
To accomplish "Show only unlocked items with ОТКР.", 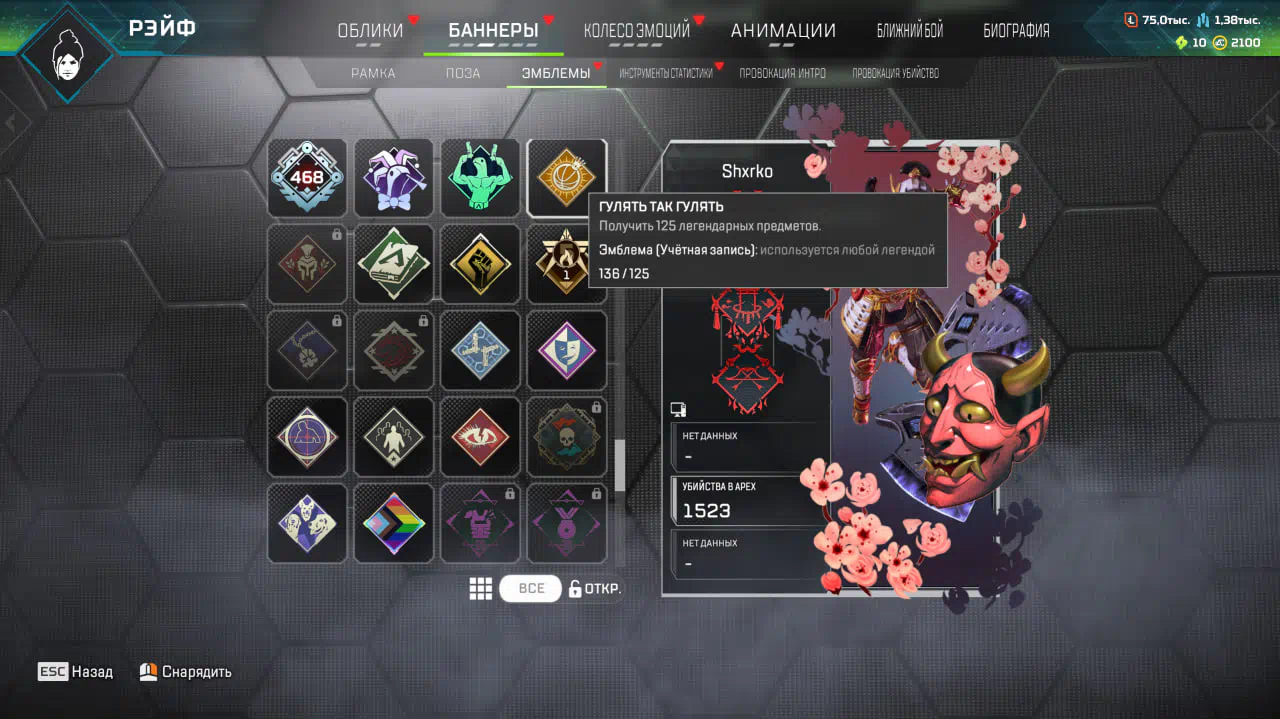I will tap(595, 588).
